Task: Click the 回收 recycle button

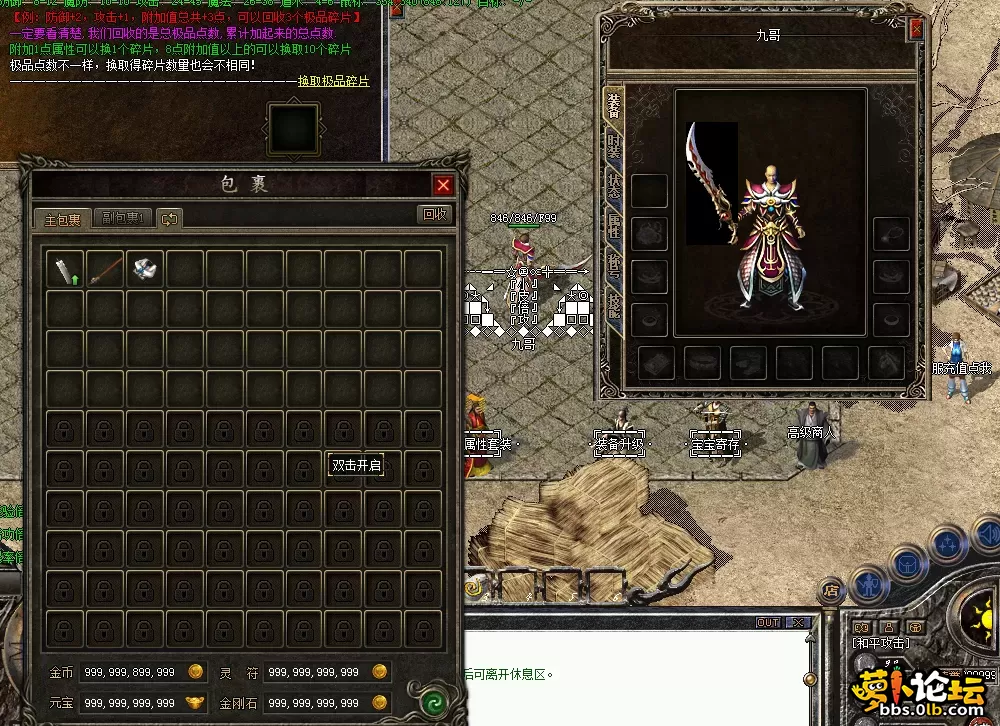Action: [435, 214]
